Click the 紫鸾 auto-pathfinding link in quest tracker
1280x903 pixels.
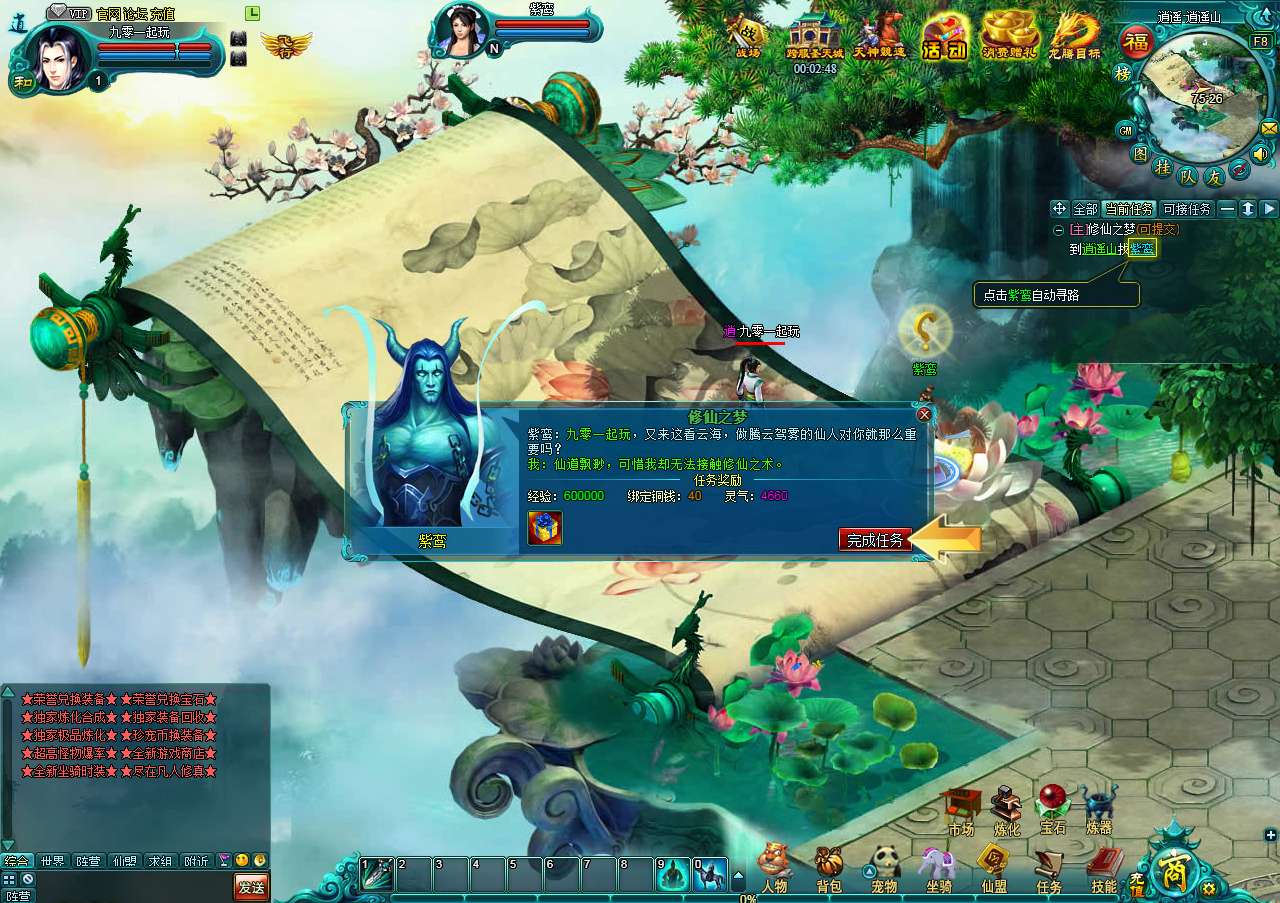click(x=1142, y=248)
